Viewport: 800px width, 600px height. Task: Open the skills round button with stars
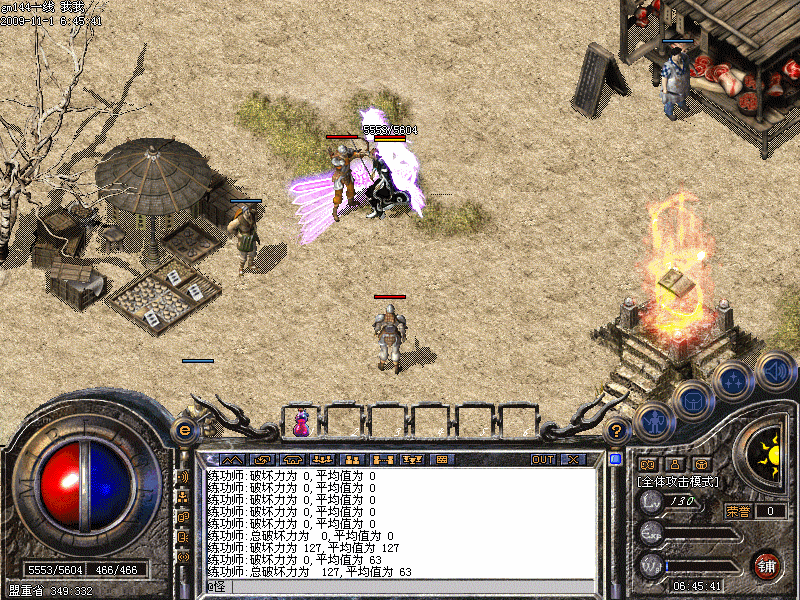(732, 381)
